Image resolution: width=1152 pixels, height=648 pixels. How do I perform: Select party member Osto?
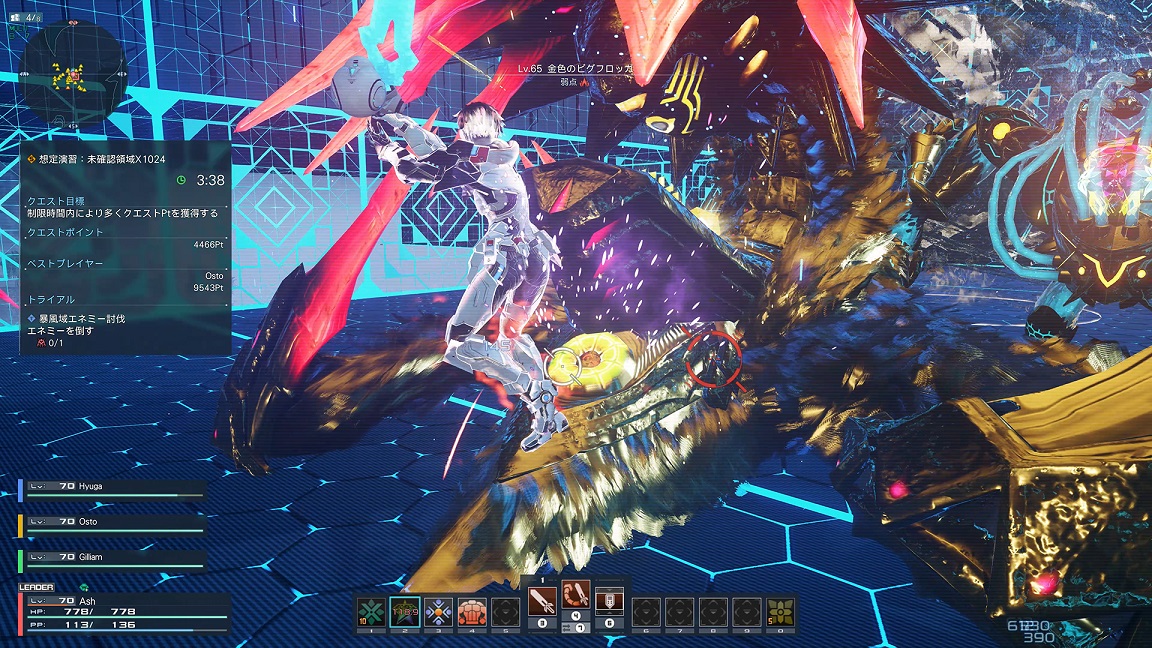112,524
